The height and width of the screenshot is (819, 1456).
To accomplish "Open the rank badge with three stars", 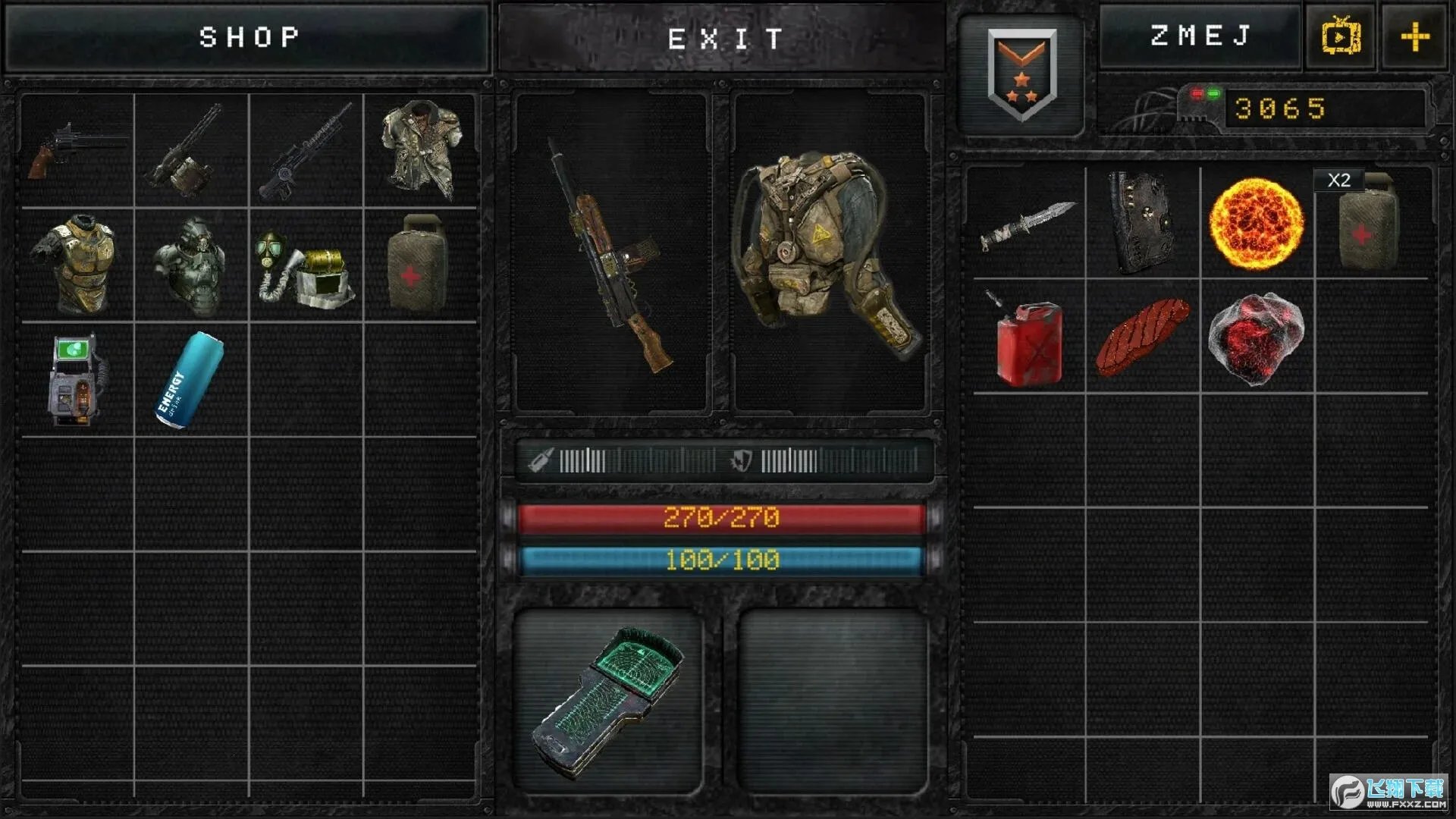I will pos(1021,74).
